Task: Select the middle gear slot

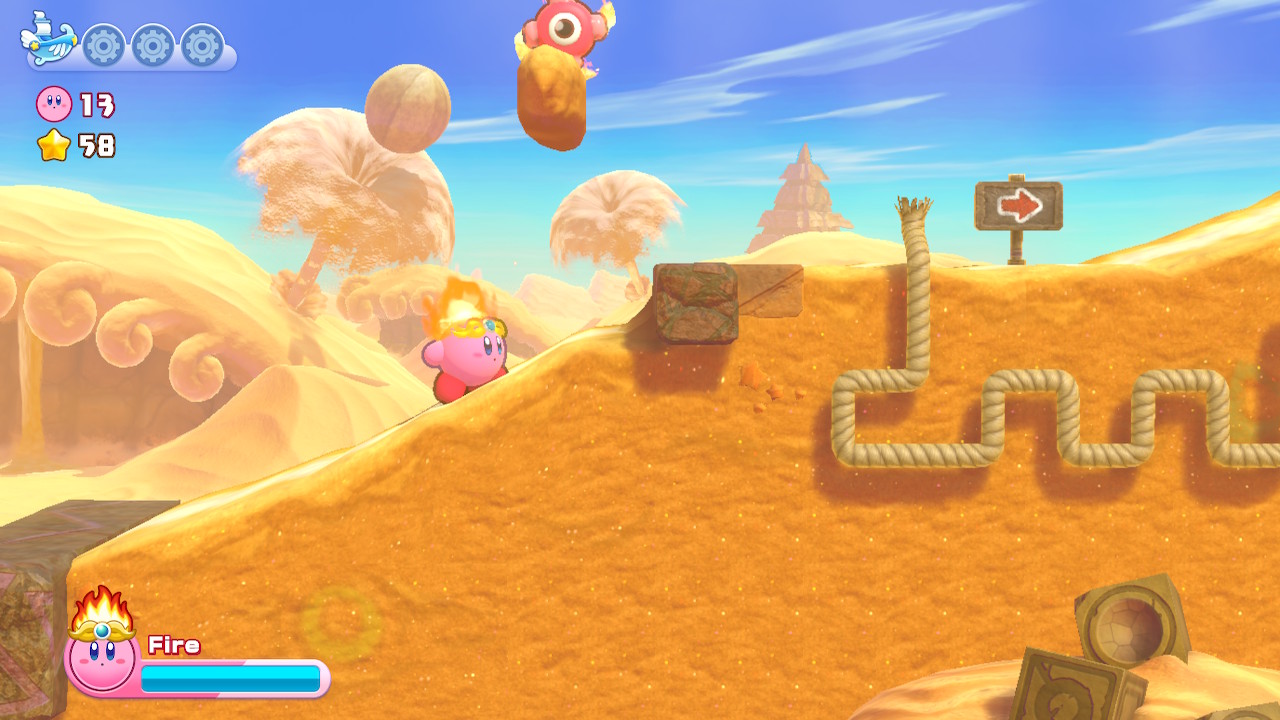Action: click(152, 44)
